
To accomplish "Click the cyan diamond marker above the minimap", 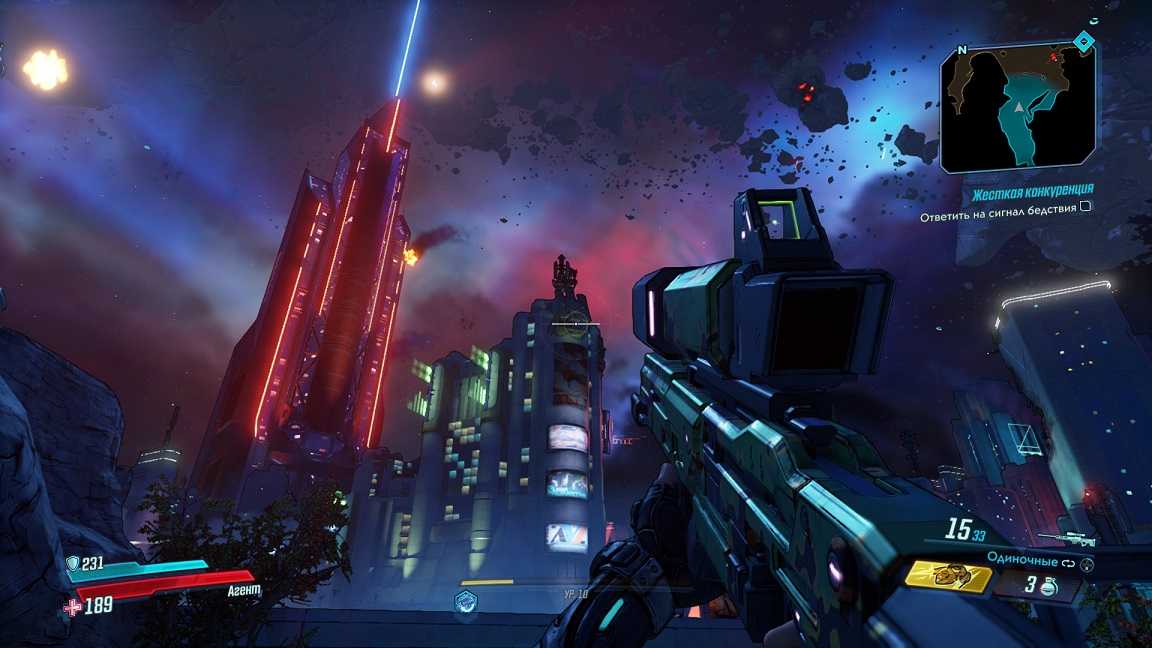I will [x=1083, y=41].
